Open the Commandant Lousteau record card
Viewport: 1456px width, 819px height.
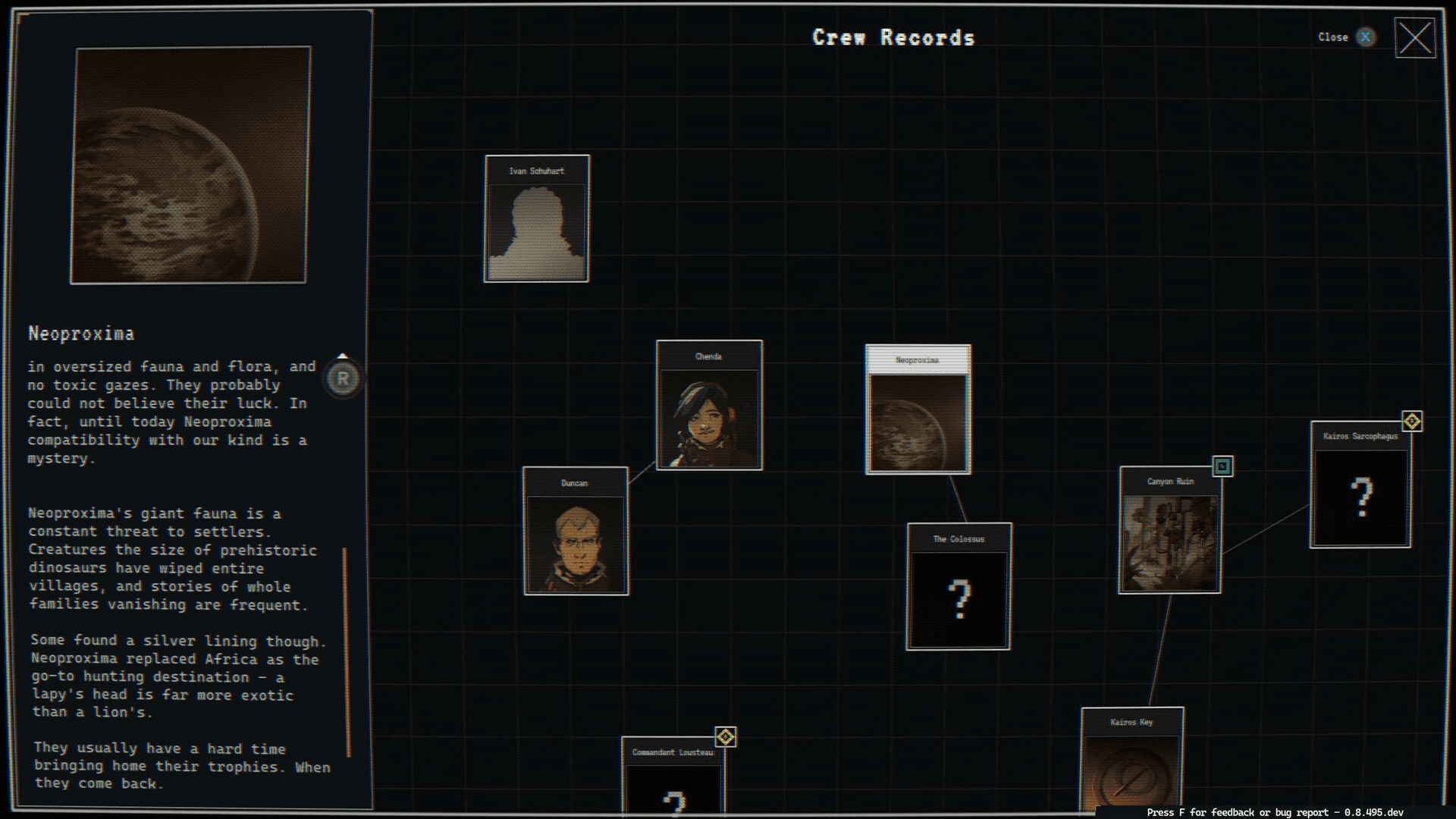pos(673,777)
